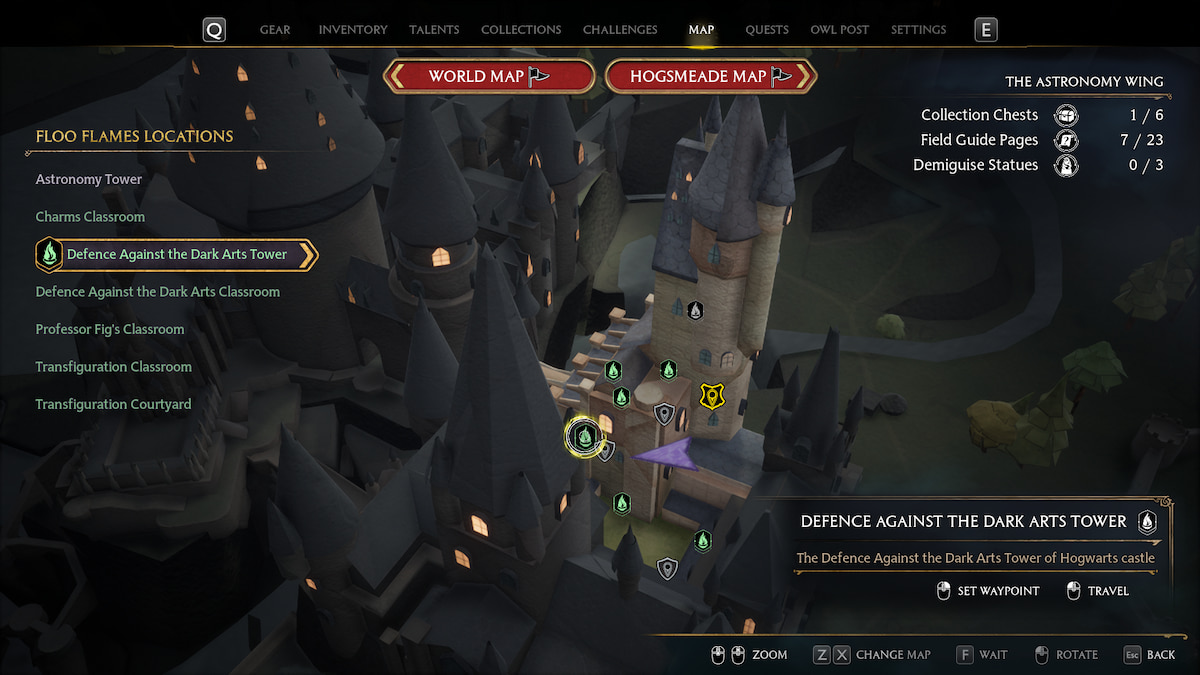Switch to the Gear tab
This screenshot has height=675, width=1200.
click(x=275, y=30)
